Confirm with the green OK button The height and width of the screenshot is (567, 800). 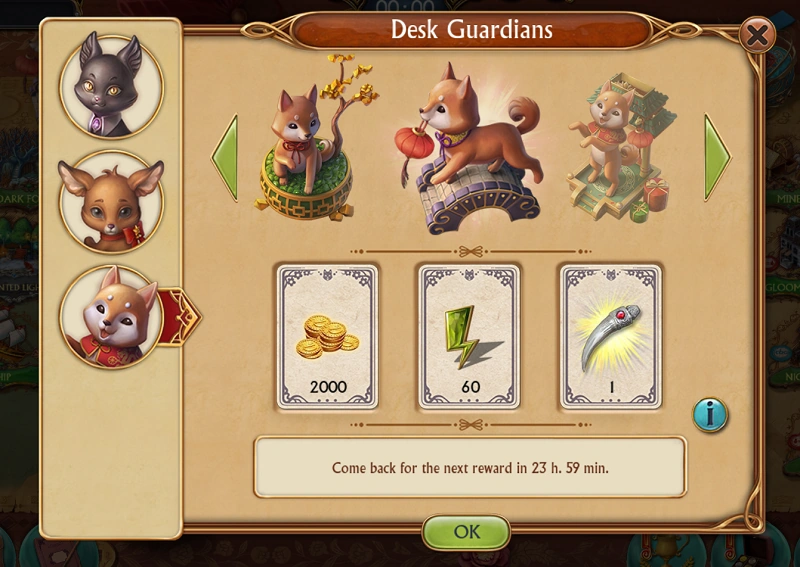[467, 531]
